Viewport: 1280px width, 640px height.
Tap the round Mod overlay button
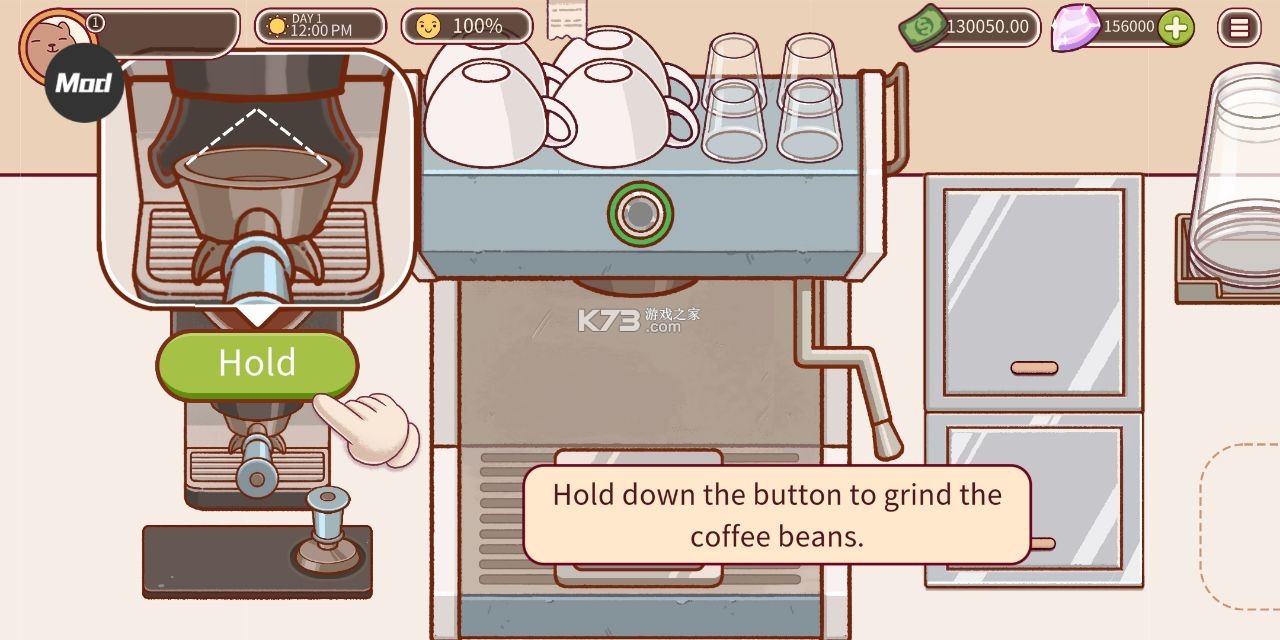[84, 83]
